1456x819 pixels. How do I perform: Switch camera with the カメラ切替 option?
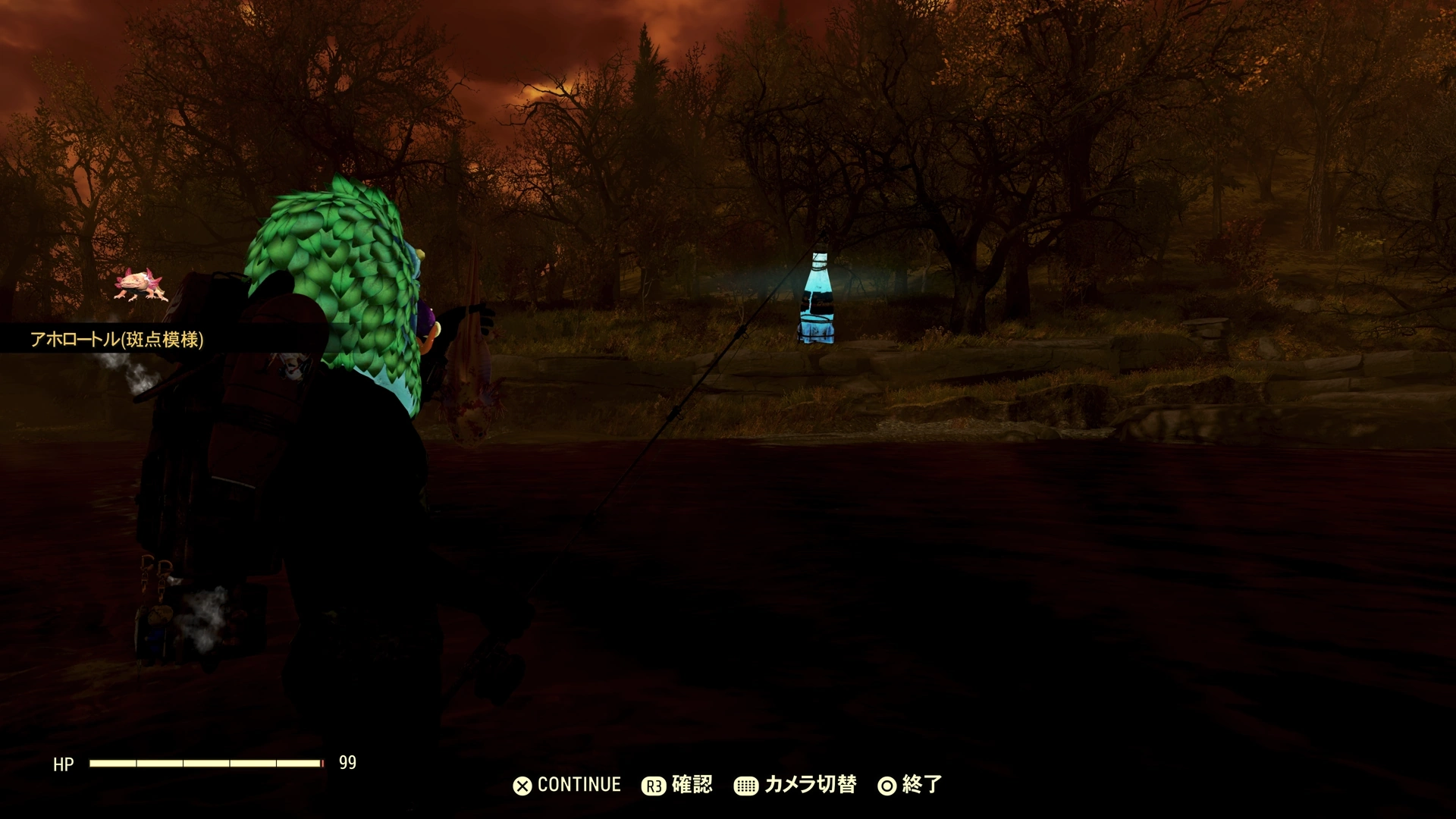click(x=795, y=785)
